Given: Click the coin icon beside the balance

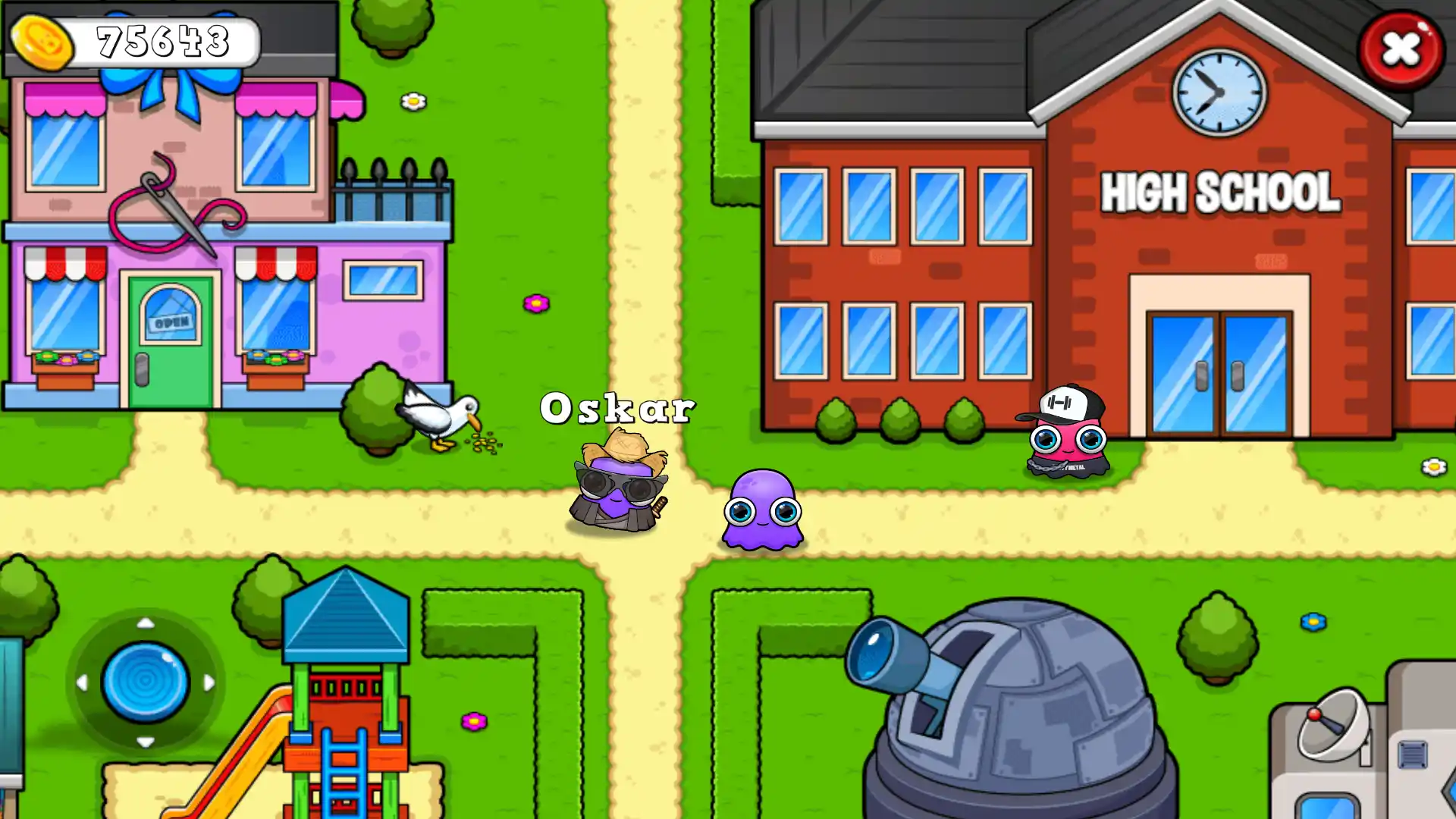Looking at the screenshot, I should coord(43,43).
